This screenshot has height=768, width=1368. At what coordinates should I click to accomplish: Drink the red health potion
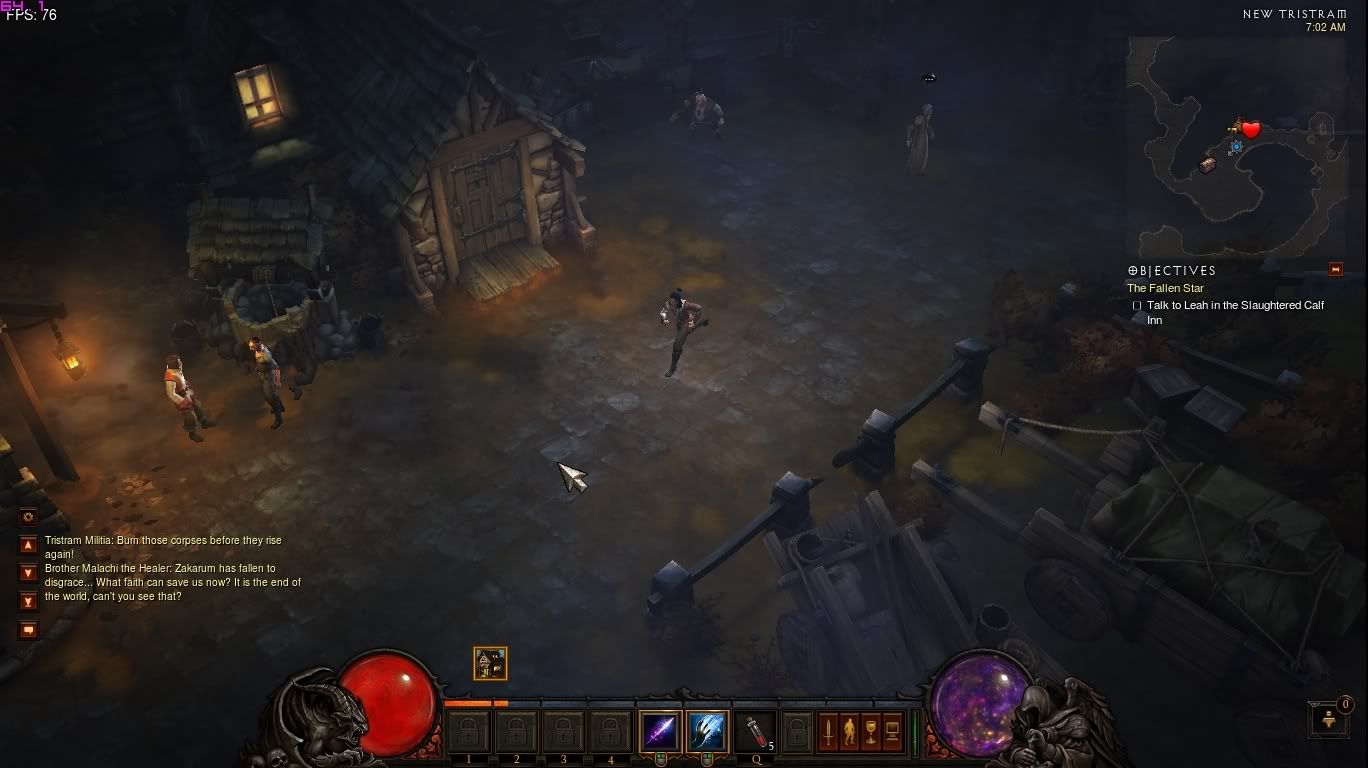tap(753, 731)
